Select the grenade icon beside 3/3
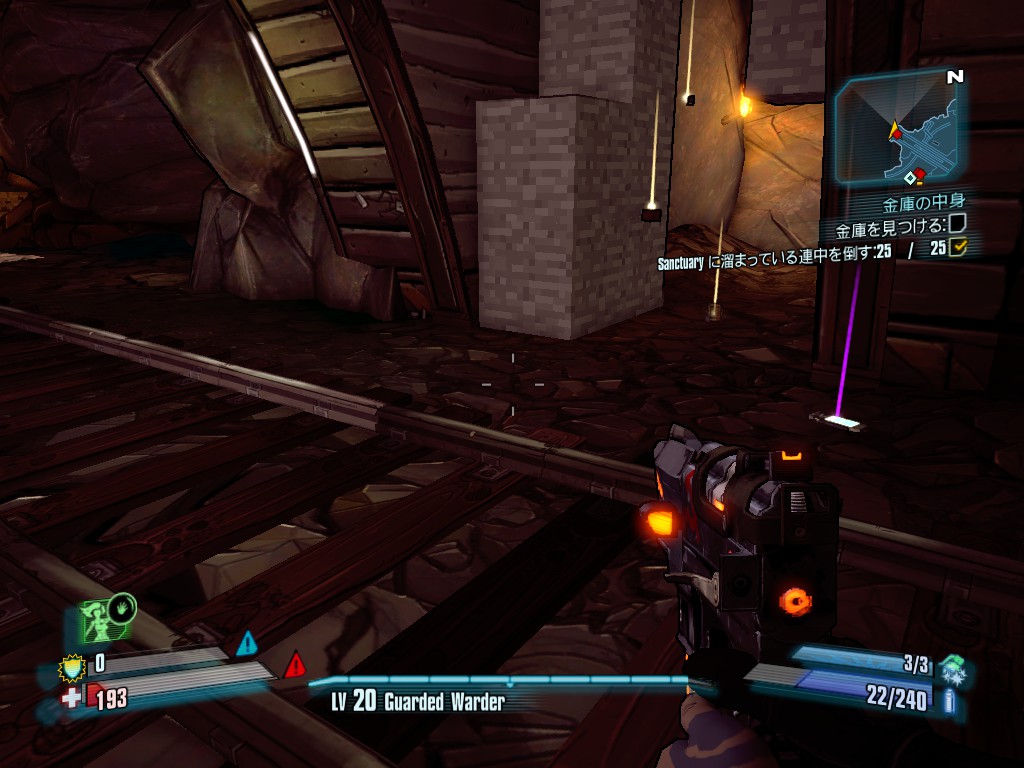This screenshot has height=768, width=1024. point(951,667)
